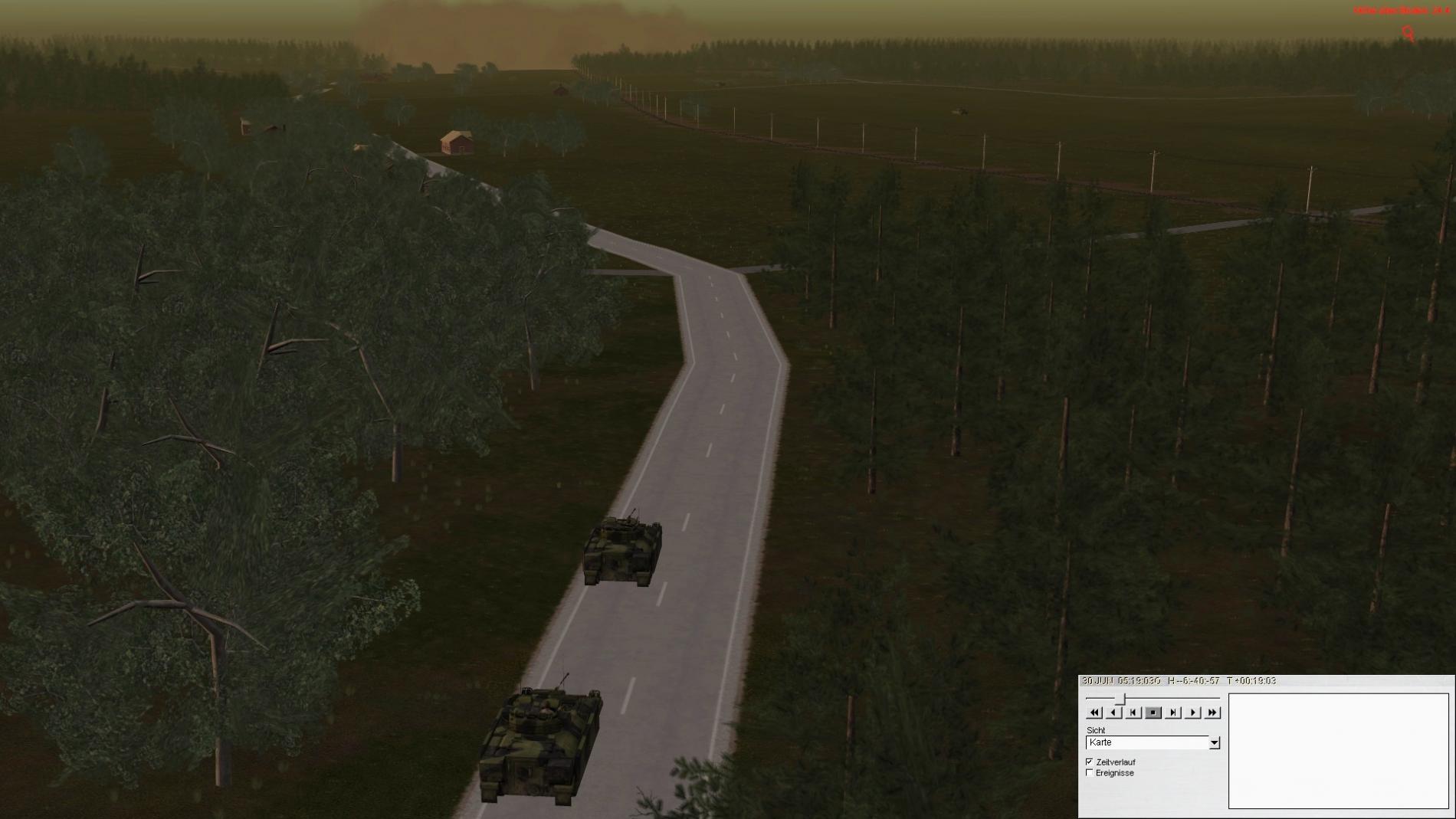
Task: Click the replay timeline slider handle
Action: point(1121,698)
